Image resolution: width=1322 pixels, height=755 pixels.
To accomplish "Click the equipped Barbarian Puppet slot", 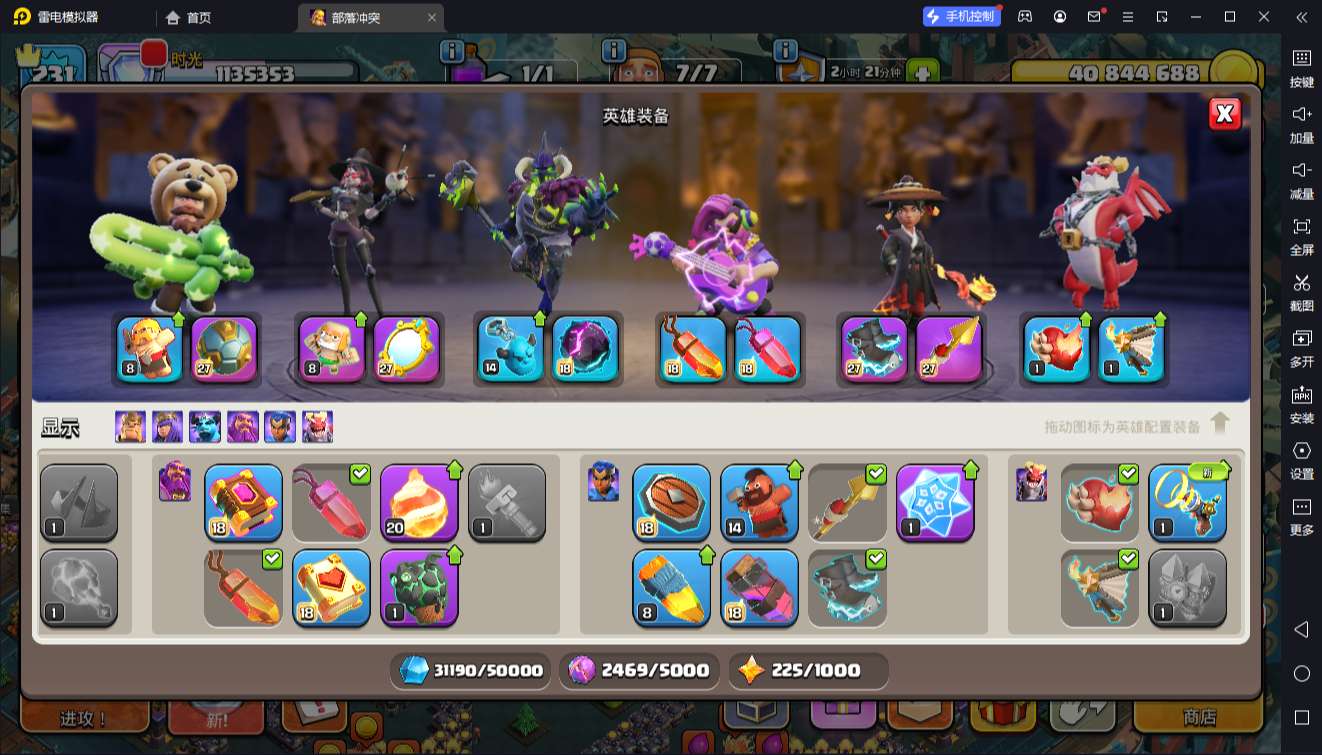I will pyautogui.click(x=150, y=349).
